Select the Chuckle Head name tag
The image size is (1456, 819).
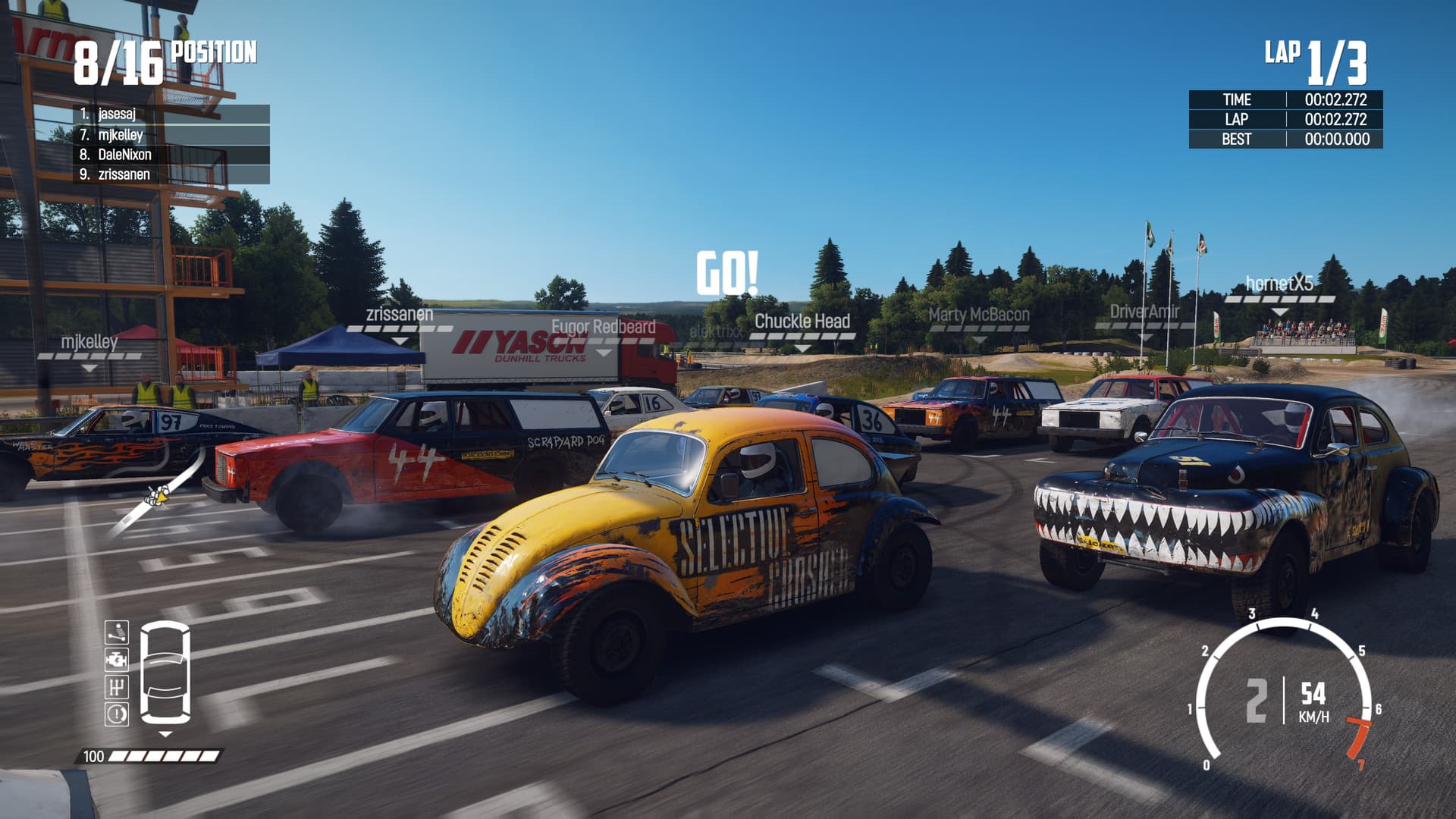pos(802,322)
